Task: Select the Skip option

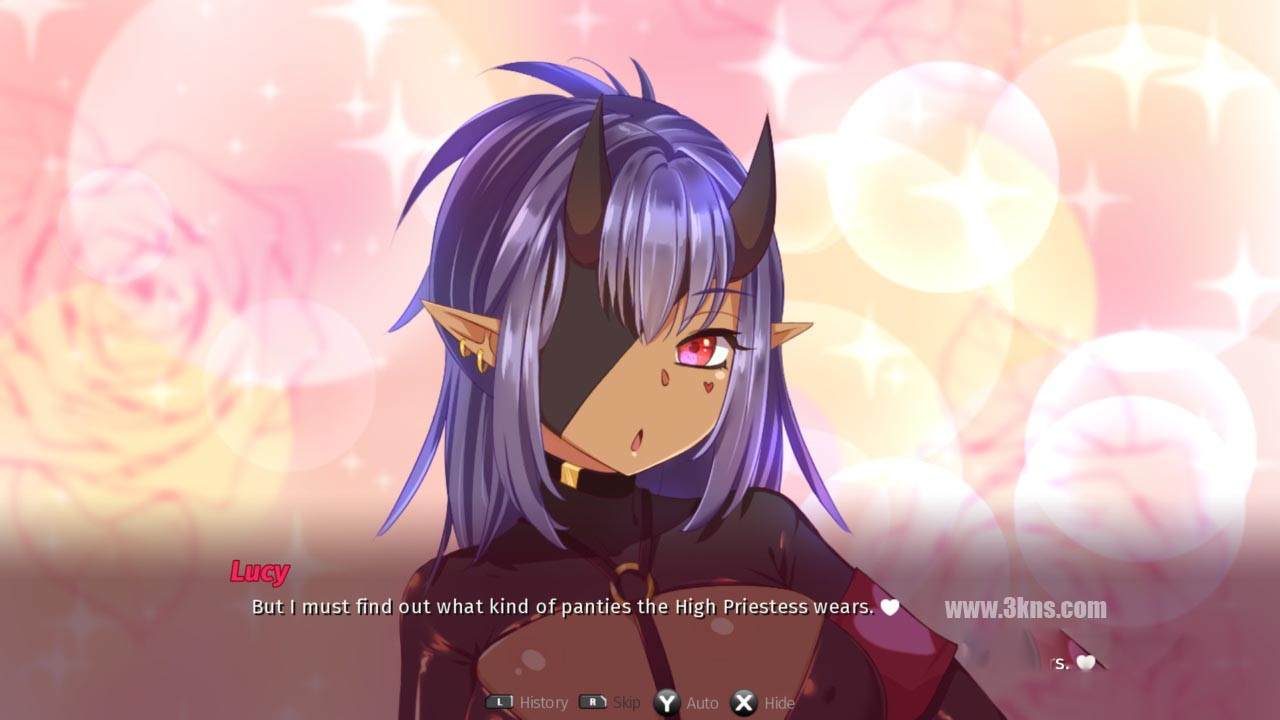Action: [x=610, y=703]
